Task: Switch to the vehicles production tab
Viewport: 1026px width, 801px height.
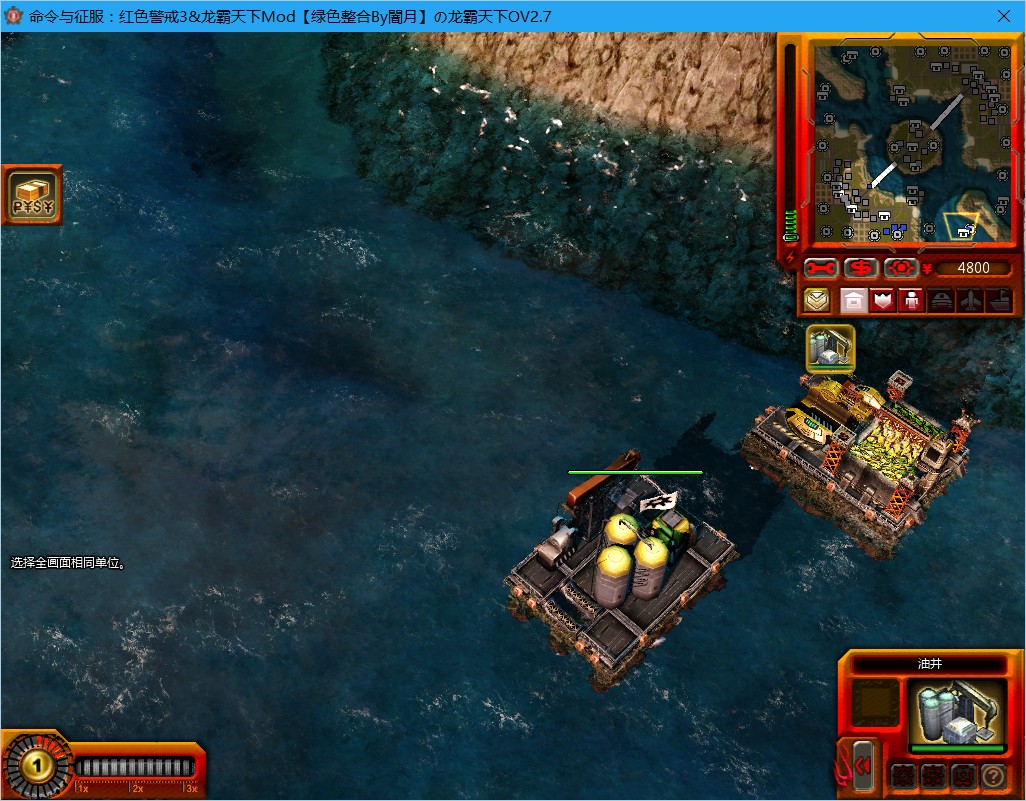Action: [x=941, y=300]
